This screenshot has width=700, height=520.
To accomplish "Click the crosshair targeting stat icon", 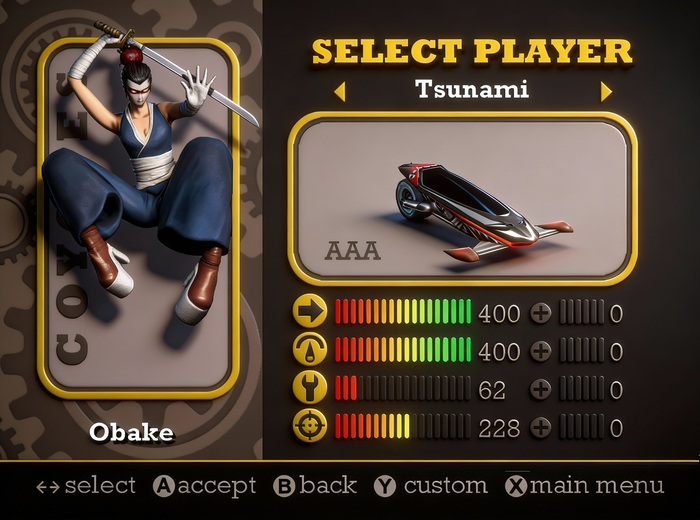I will point(310,427).
